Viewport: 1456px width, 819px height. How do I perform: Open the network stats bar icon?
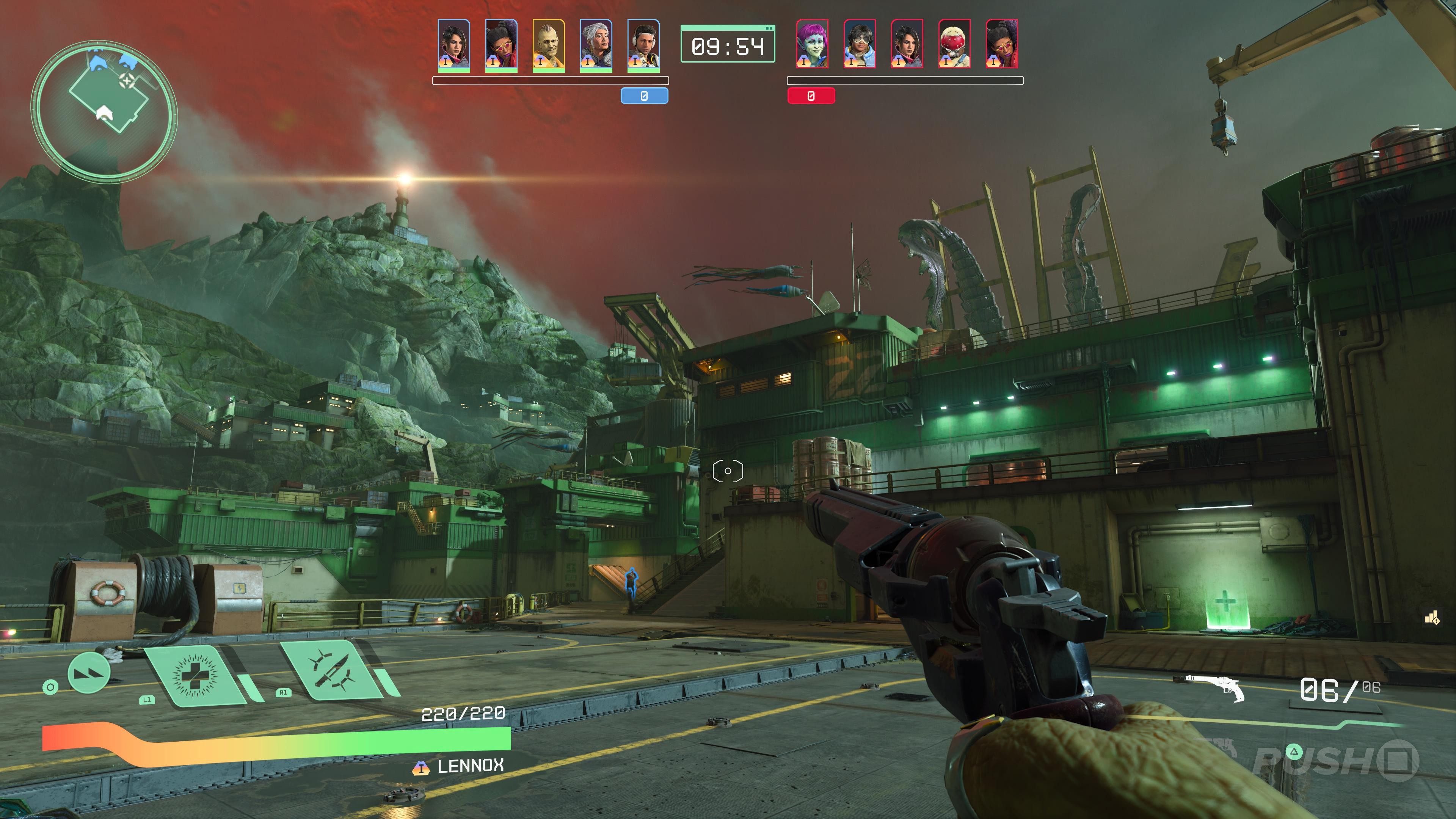coord(1432,618)
